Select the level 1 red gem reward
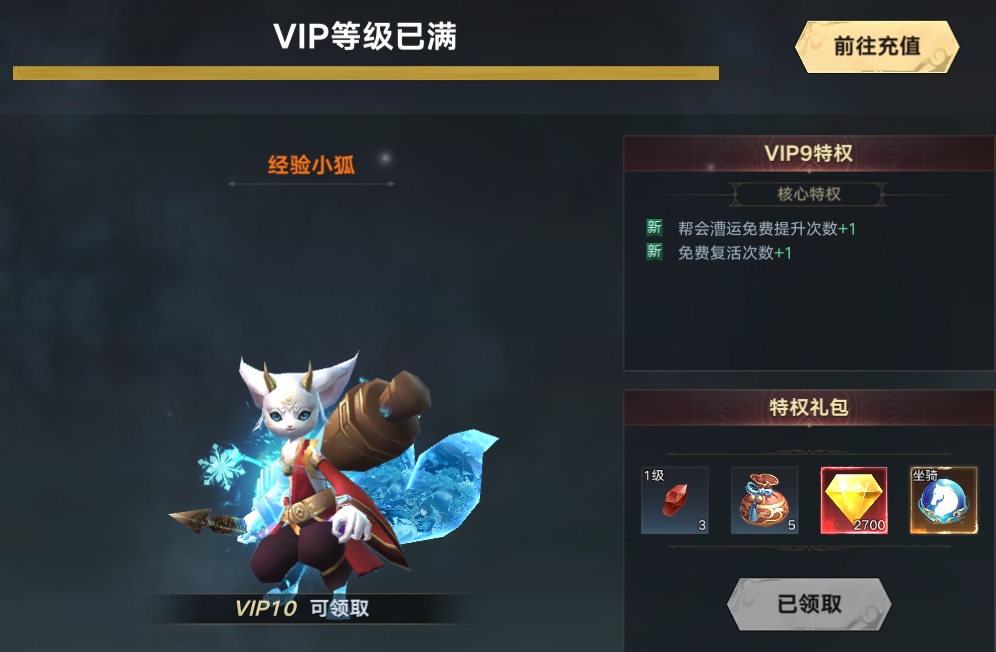This screenshot has height=652, width=996. click(675, 500)
